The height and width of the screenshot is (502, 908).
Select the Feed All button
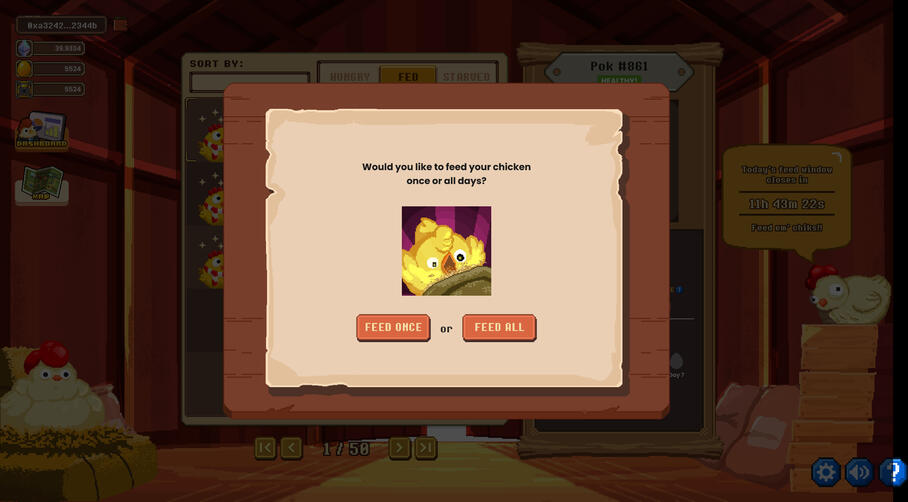(499, 327)
